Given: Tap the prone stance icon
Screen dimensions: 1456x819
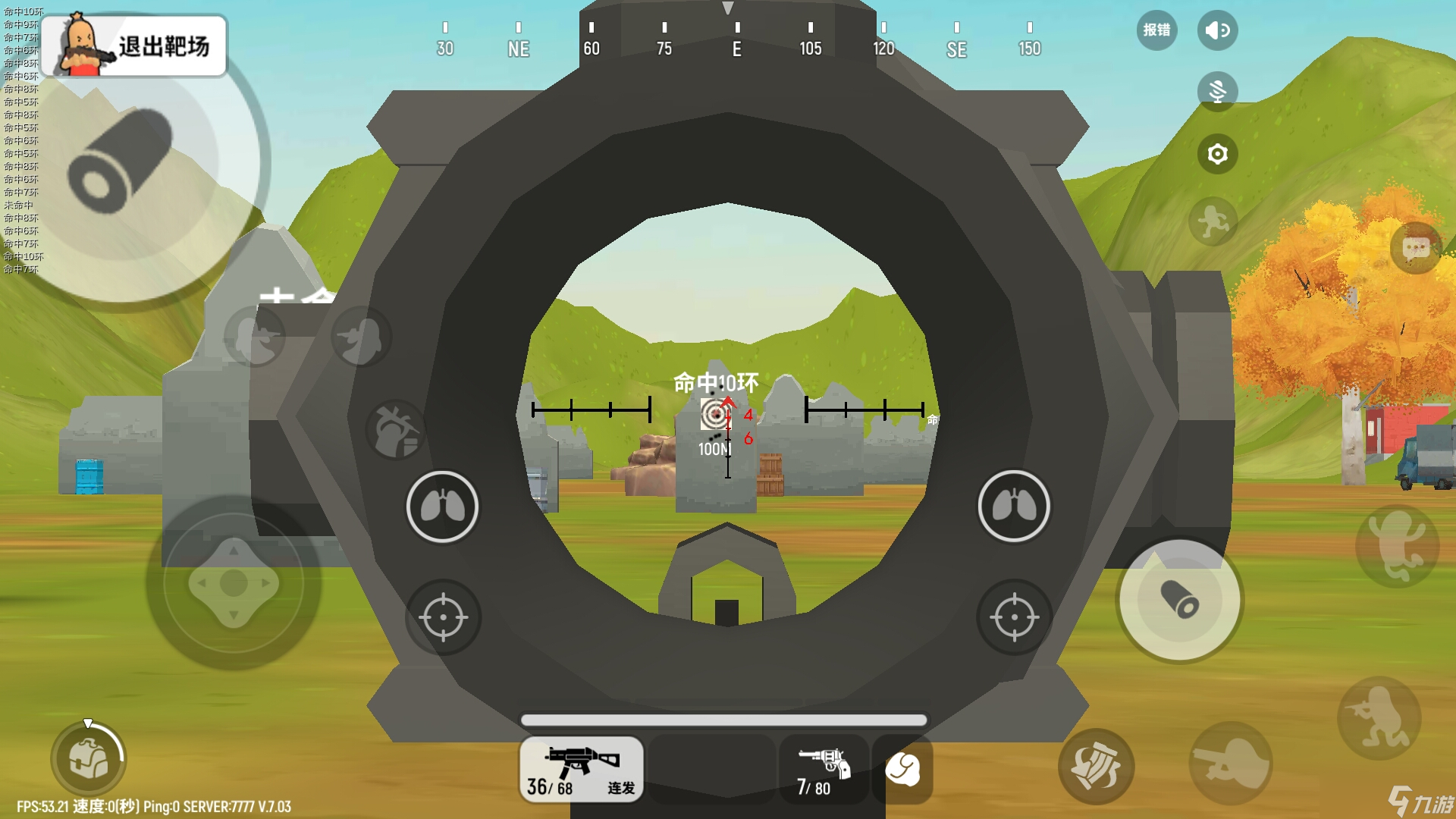Looking at the screenshot, I should [1230, 763].
